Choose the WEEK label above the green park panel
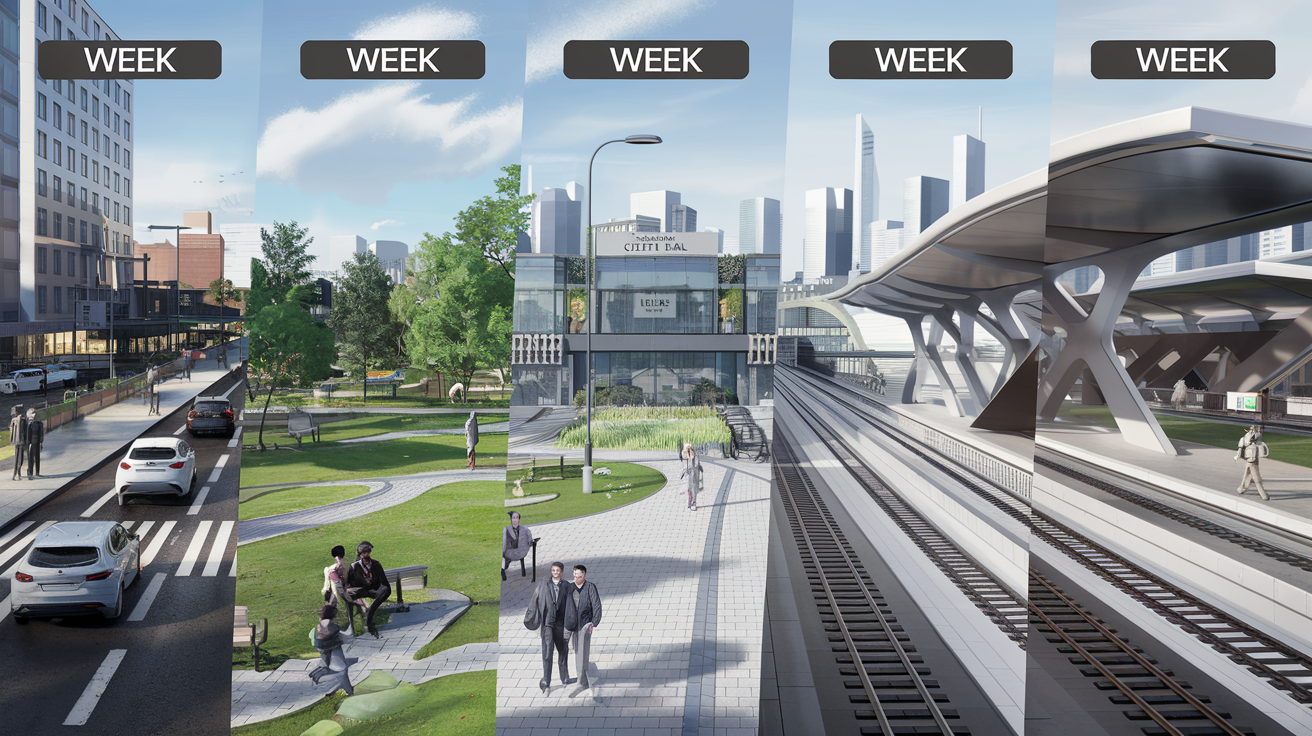Image resolution: width=1312 pixels, height=736 pixels. coord(392,60)
